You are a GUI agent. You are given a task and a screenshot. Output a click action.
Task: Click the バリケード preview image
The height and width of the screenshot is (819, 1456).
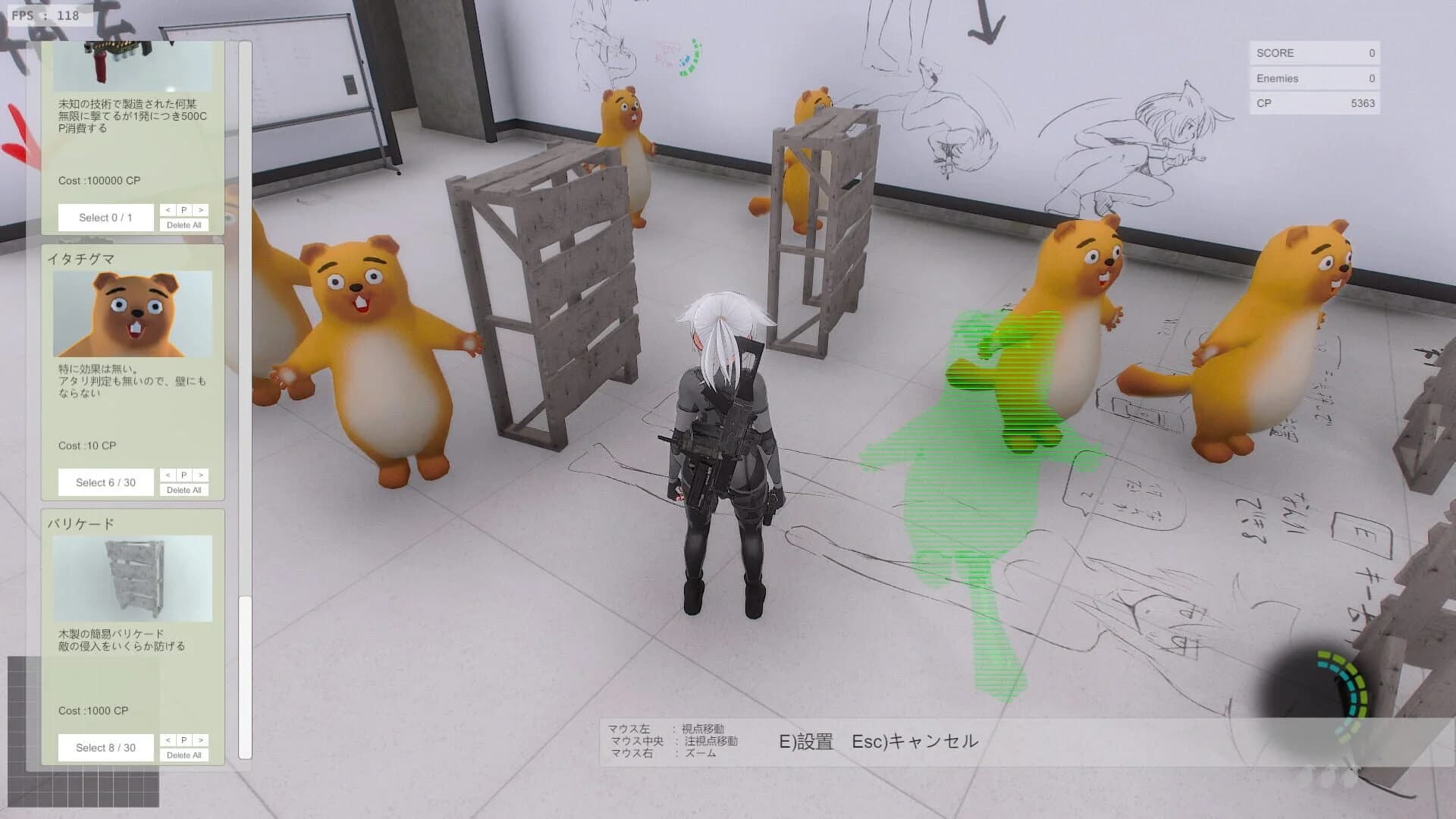[x=133, y=579]
